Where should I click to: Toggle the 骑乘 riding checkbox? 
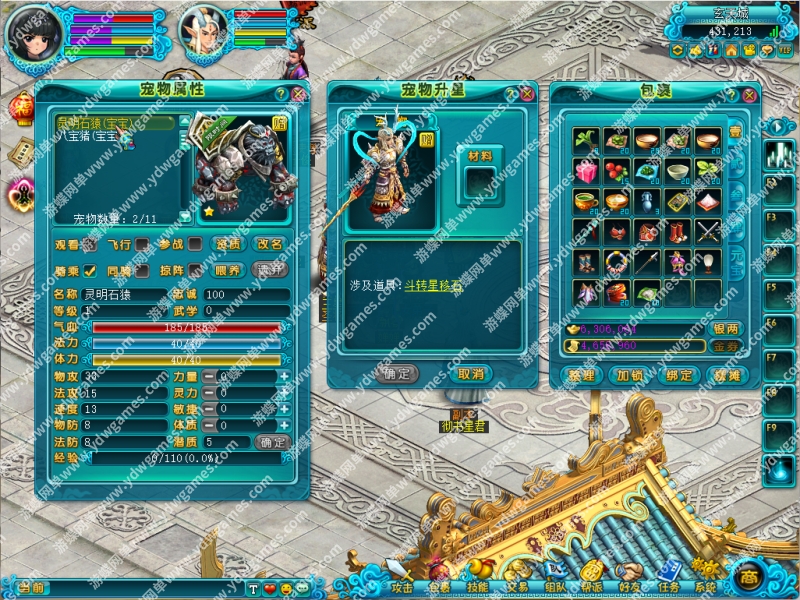(x=89, y=270)
